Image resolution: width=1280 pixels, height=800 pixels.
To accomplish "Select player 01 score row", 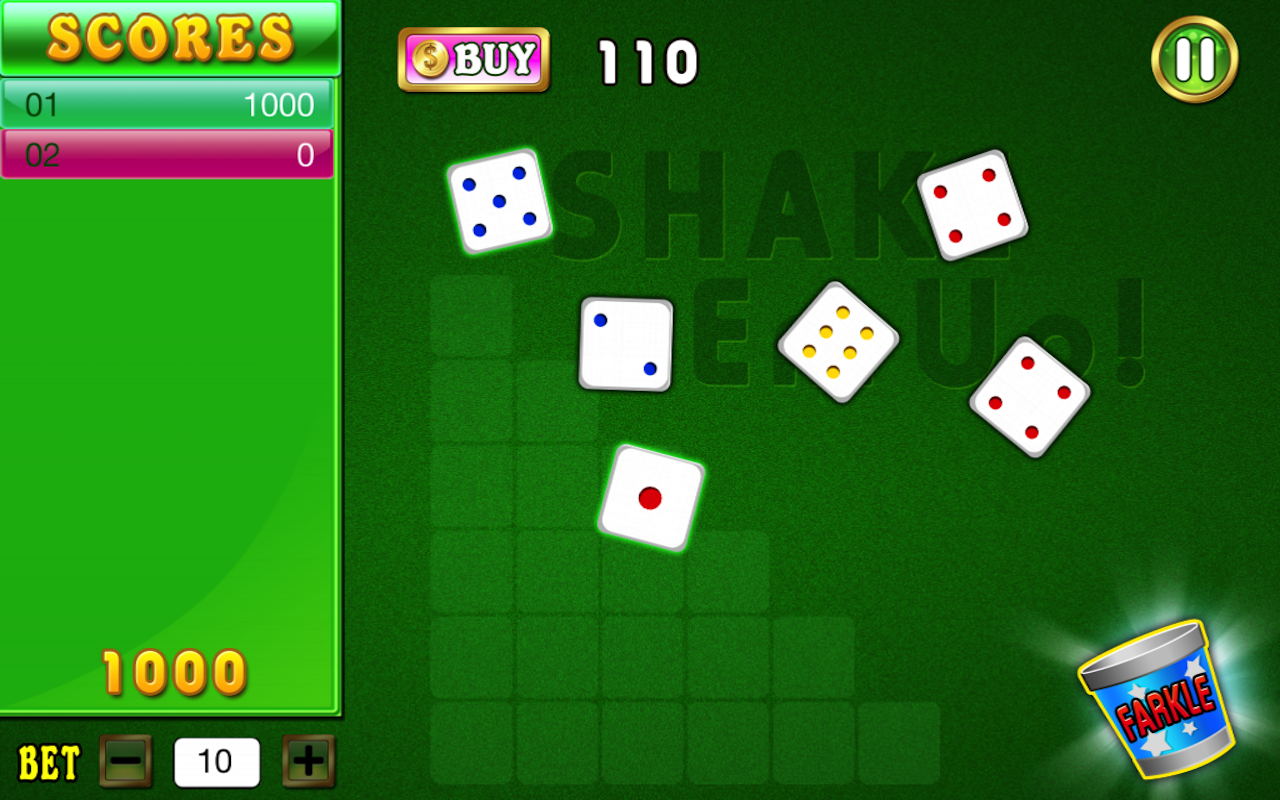I will point(167,103).
